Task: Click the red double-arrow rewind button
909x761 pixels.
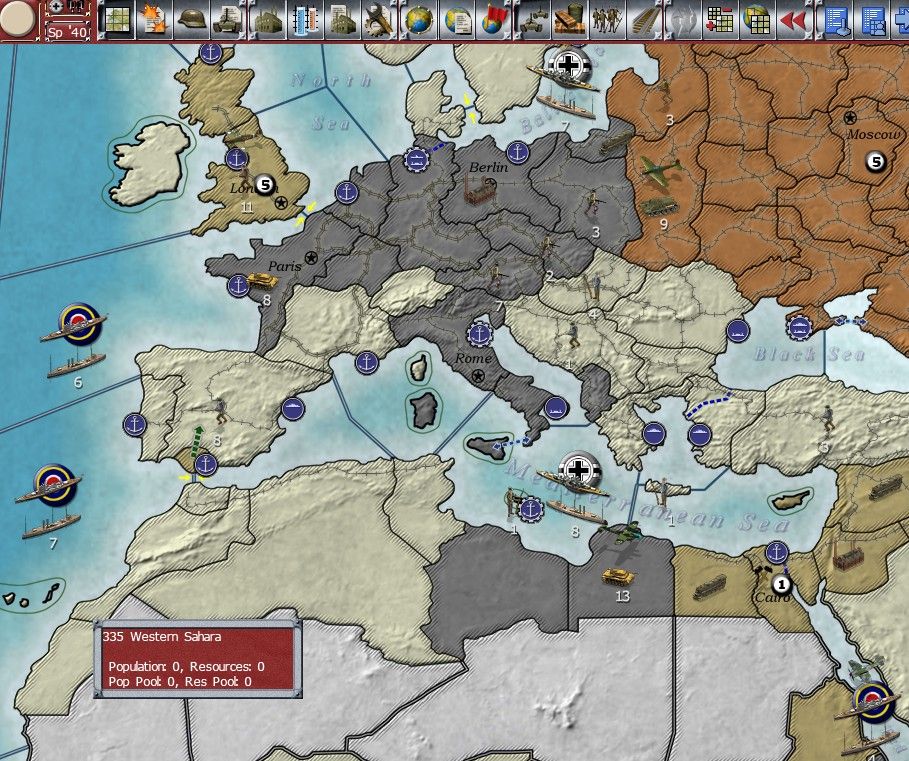Action: click(793, 19)
